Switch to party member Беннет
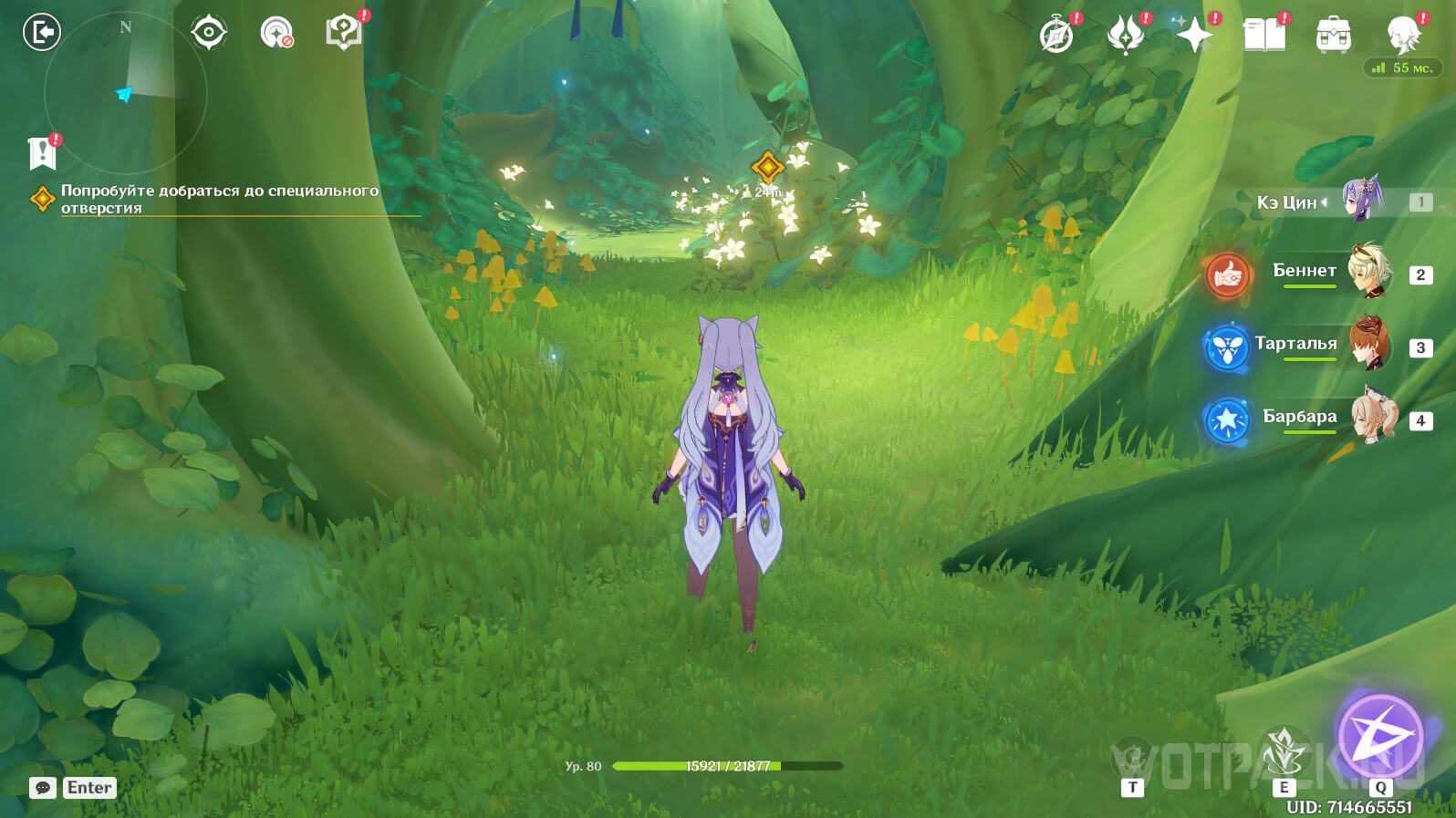 1305,272
